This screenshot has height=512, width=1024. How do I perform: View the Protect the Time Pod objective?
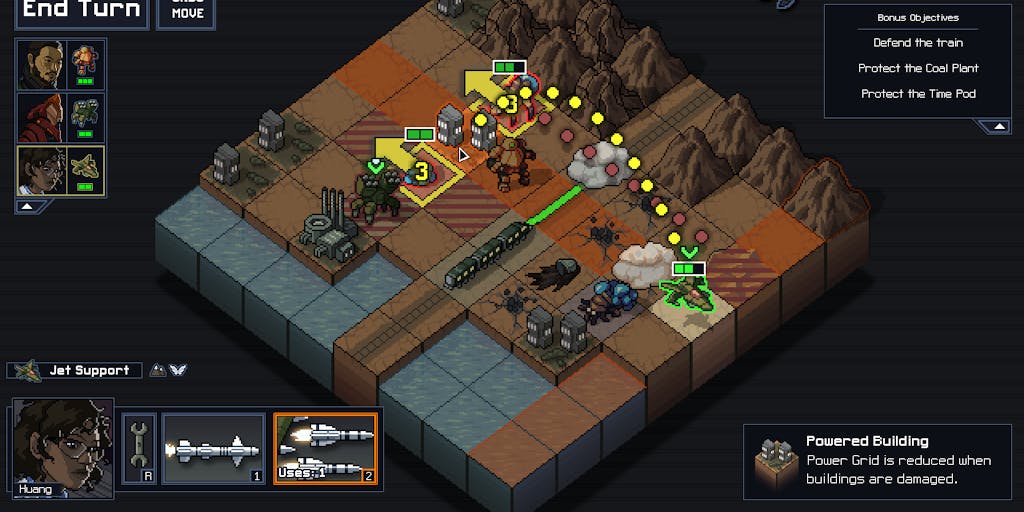918,94
